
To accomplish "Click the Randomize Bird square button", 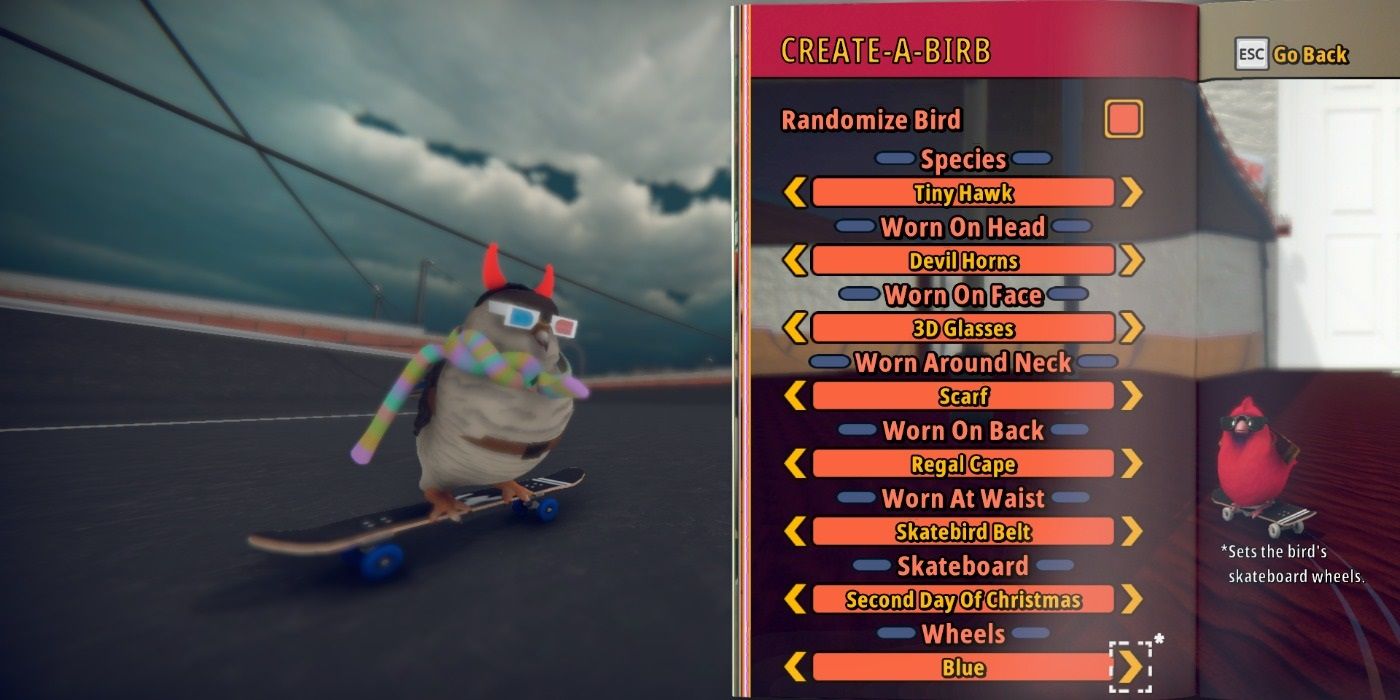I will click(x=1123, y=119).
